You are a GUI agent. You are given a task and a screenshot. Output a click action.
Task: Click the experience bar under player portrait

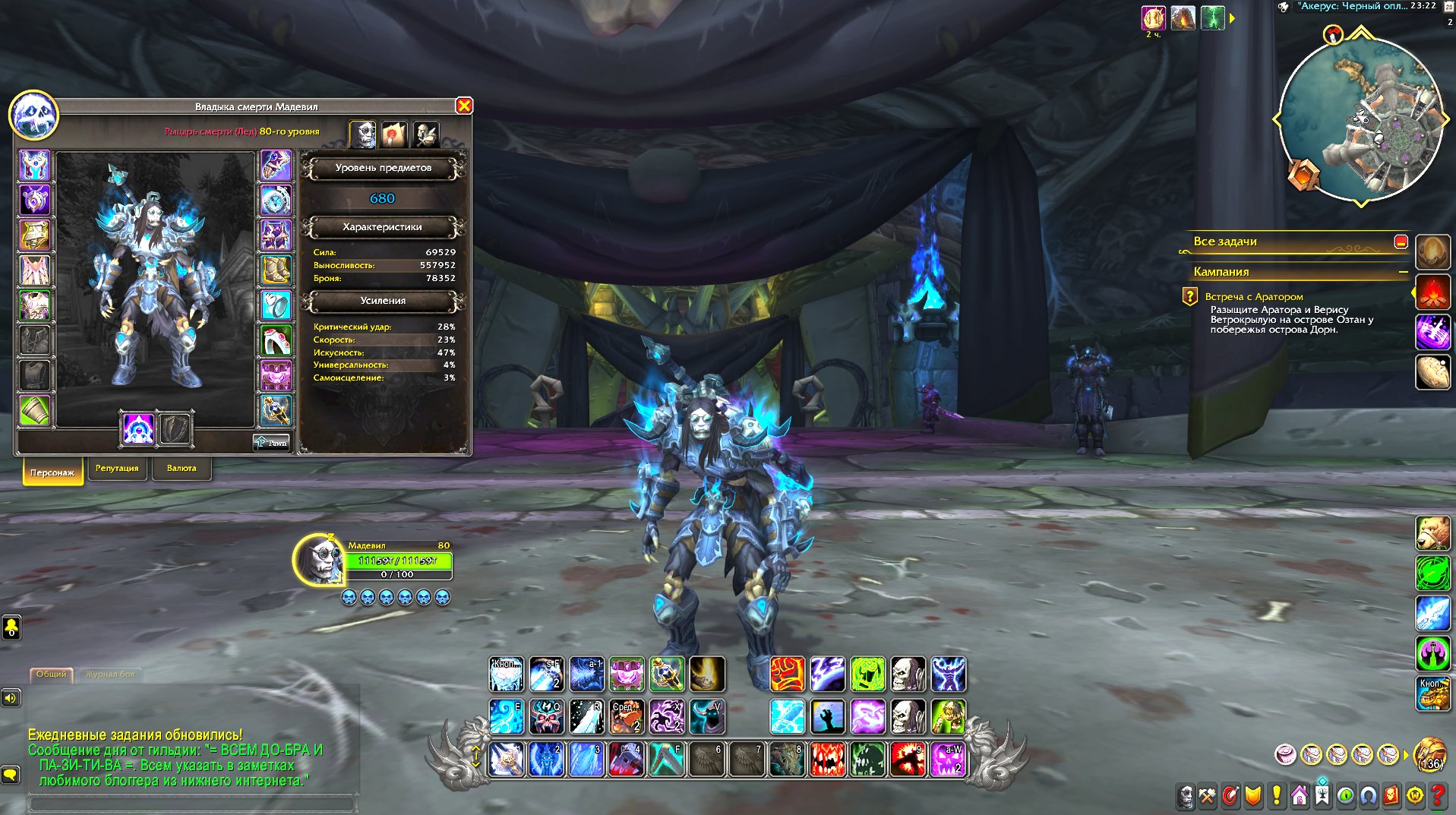point(397,573)
